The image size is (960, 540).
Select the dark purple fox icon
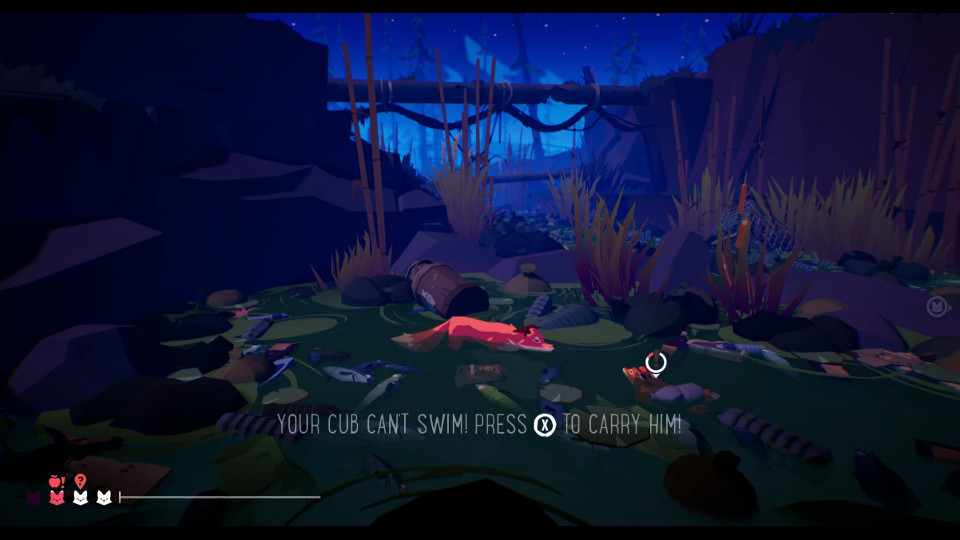point(34,497)
